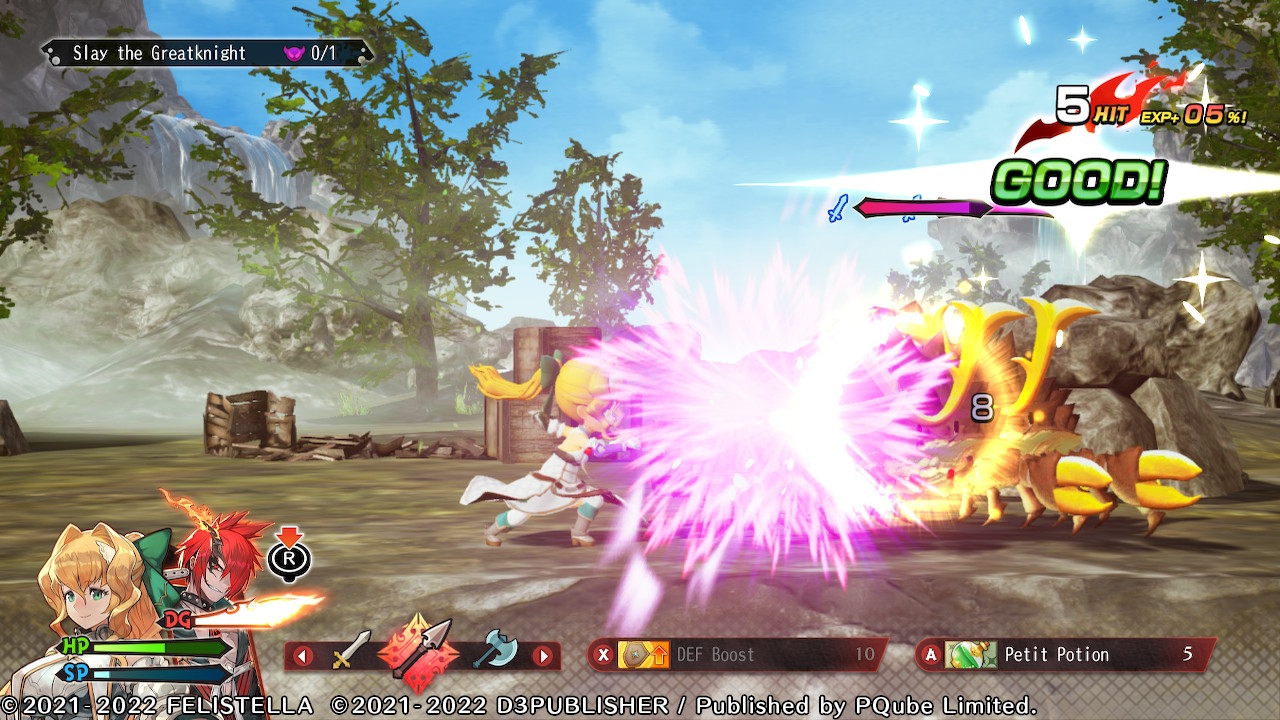Open the Slay the Greatknight objective tracker
Screen dimensions: 1280x720
207,53
